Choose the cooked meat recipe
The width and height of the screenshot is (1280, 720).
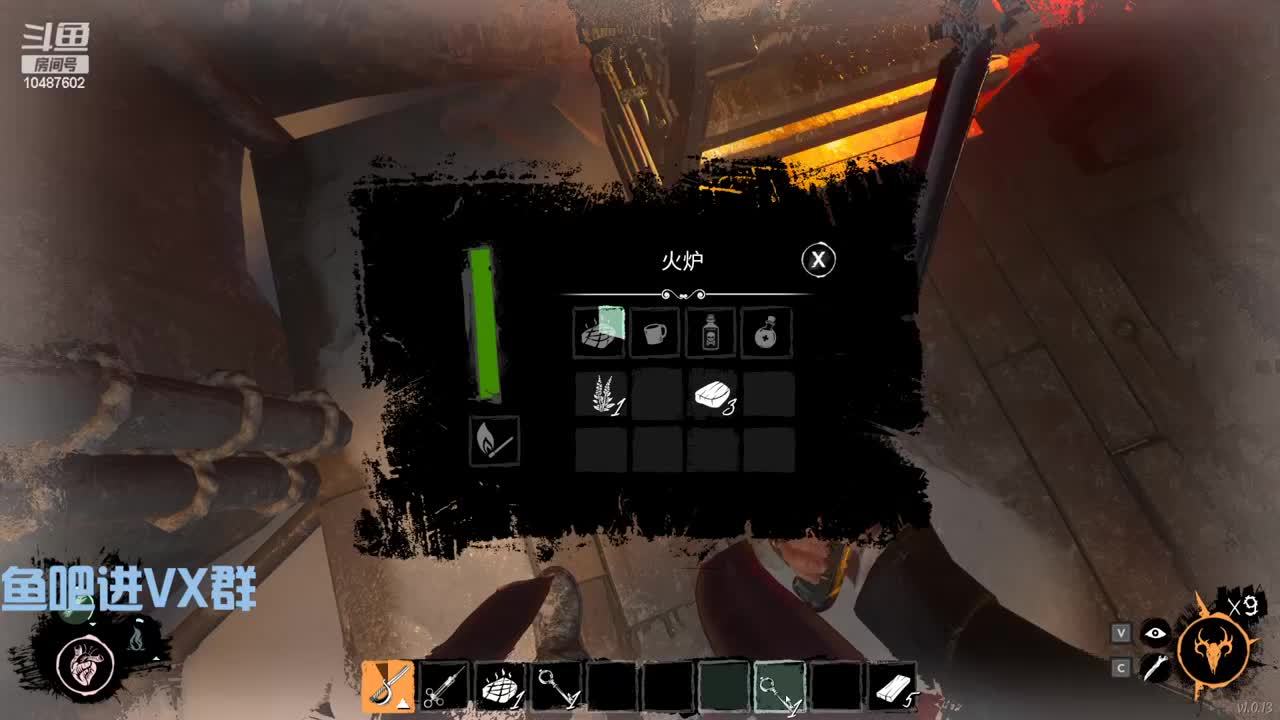click(x=599, y=333)
